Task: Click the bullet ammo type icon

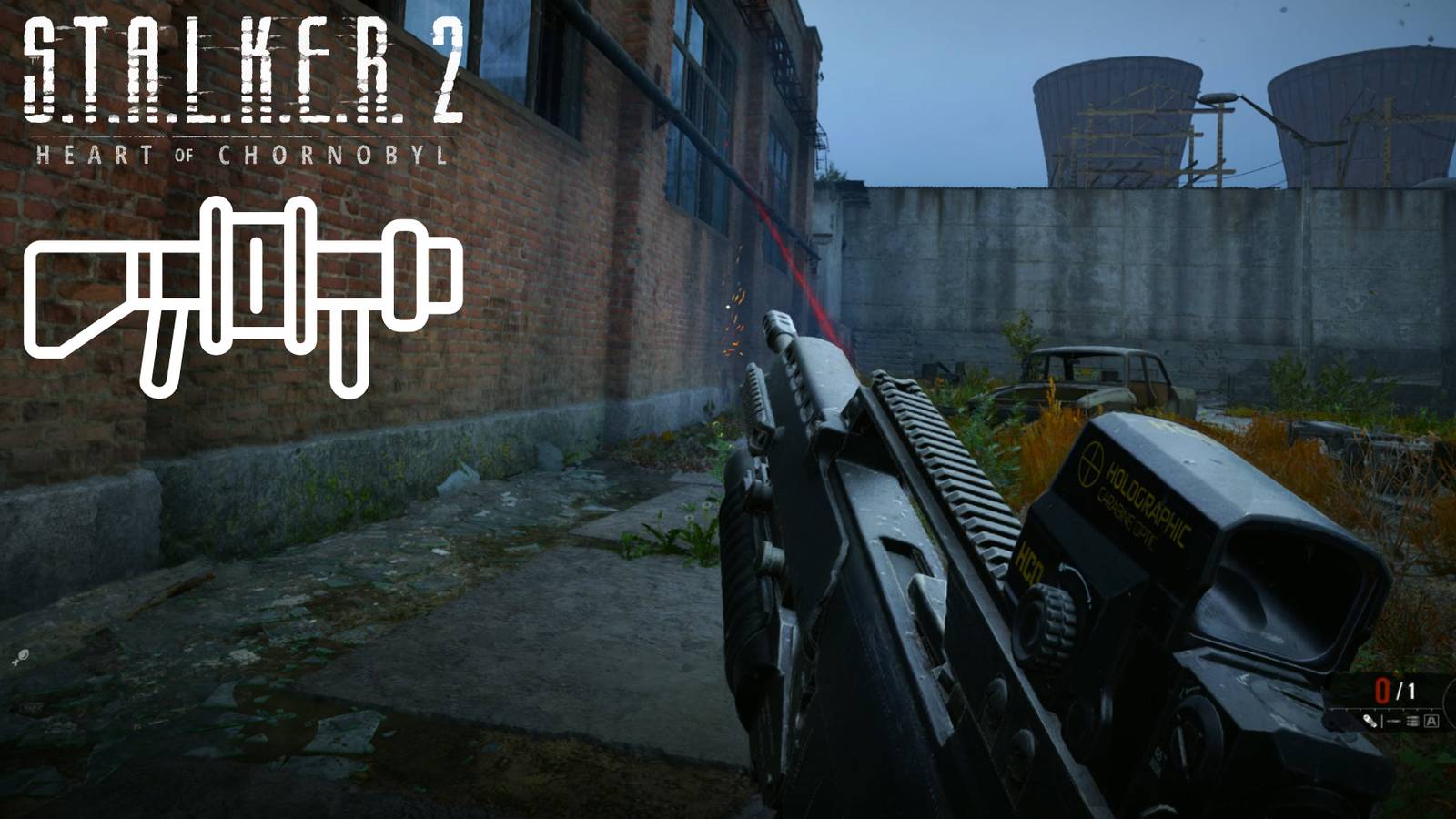Action: coord(1370,722)
